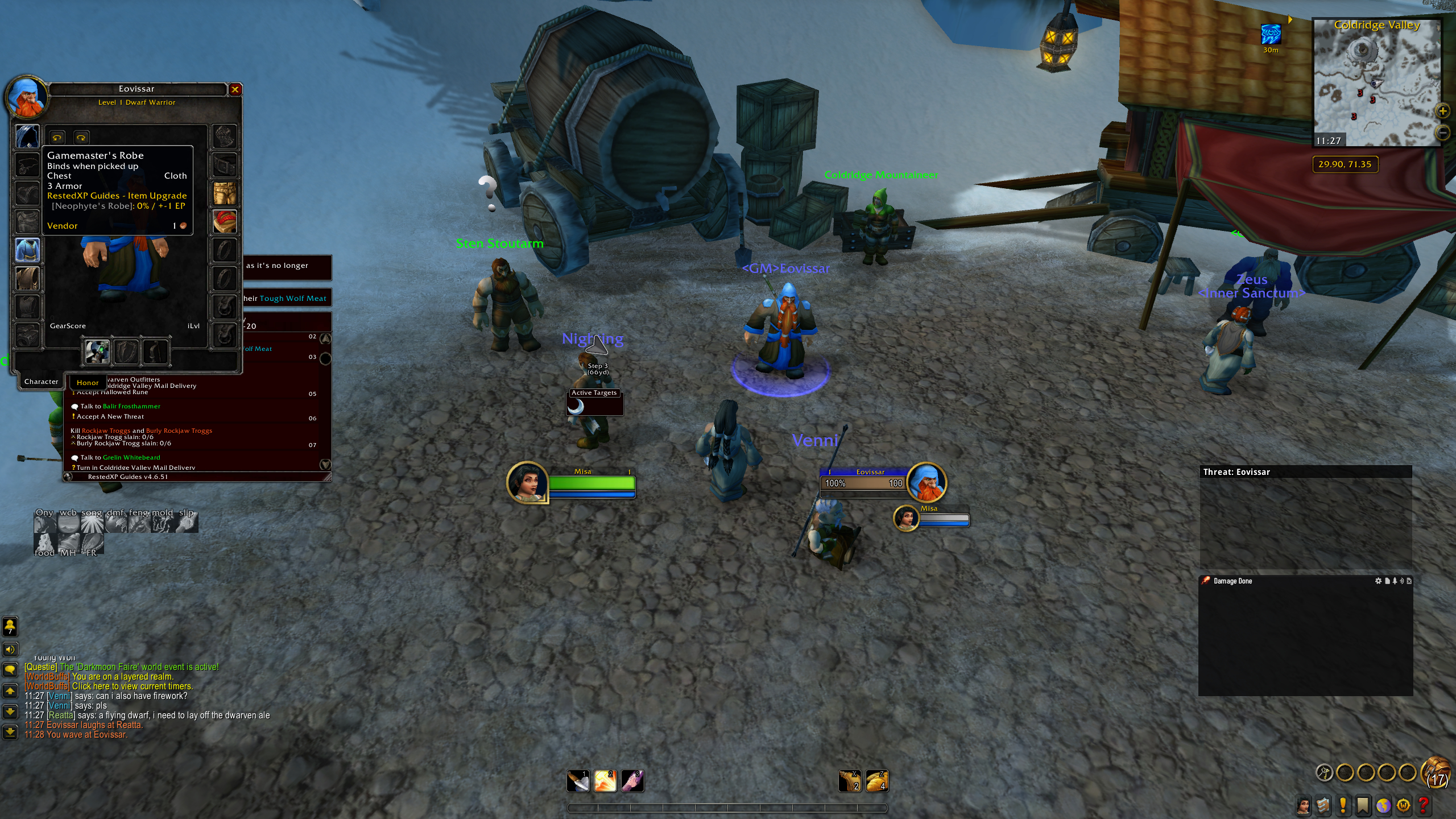This screenshot has width=1456, height=819.
Task: Use the hammer attack ability in slot 1
Action: point(578,781)
